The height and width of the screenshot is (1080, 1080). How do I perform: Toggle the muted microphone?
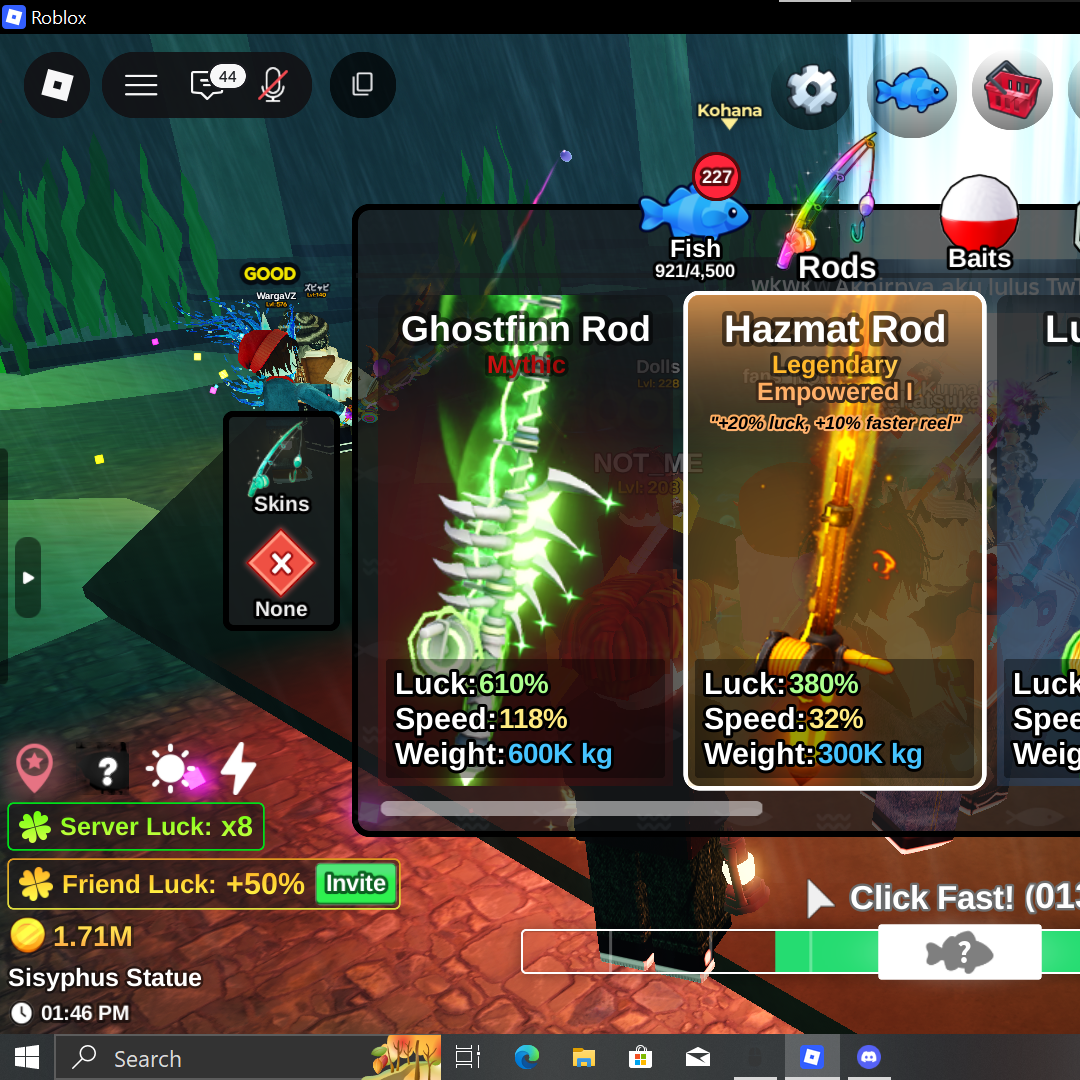[271, 85]
